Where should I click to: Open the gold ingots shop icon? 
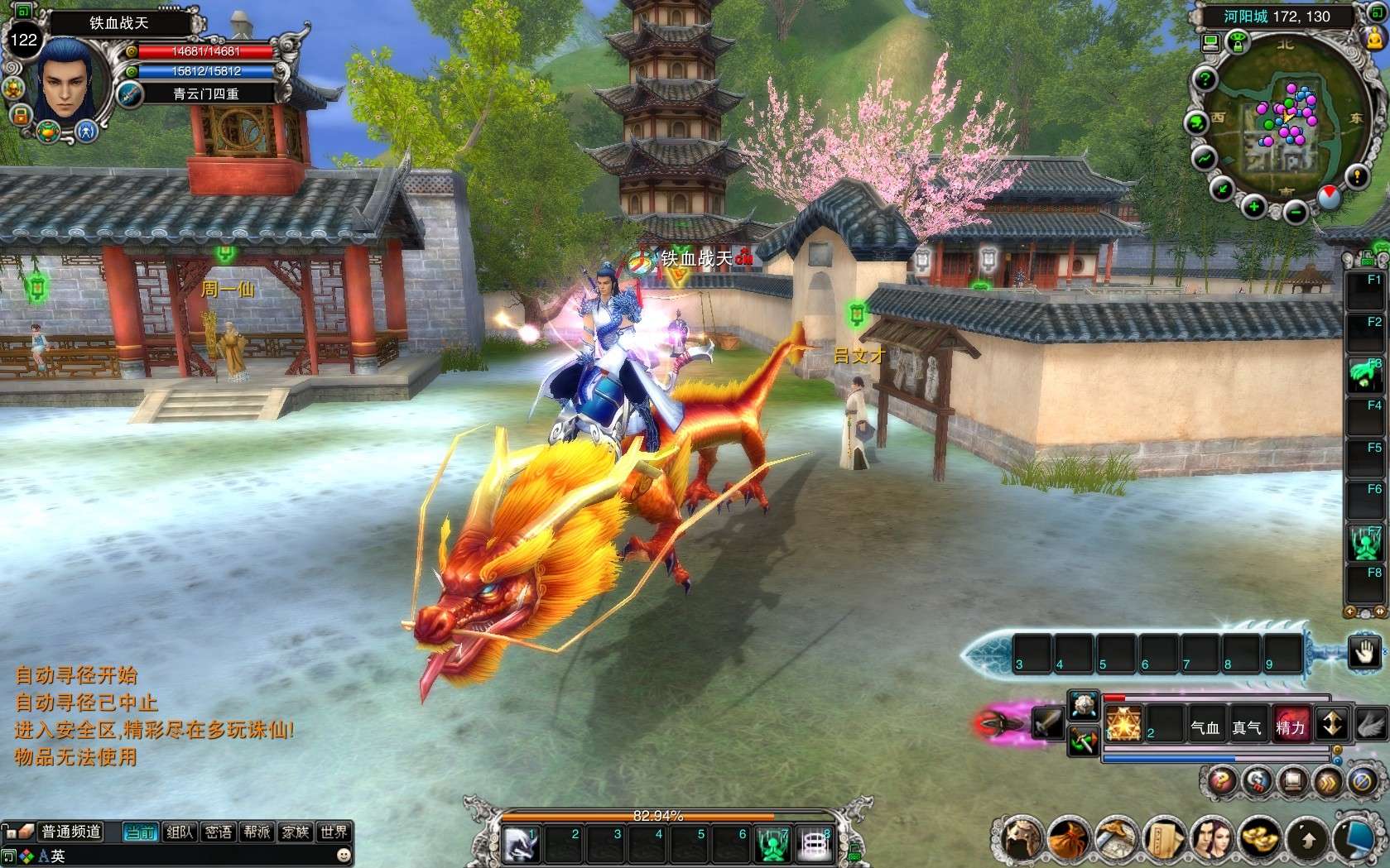click(1258, 839)
